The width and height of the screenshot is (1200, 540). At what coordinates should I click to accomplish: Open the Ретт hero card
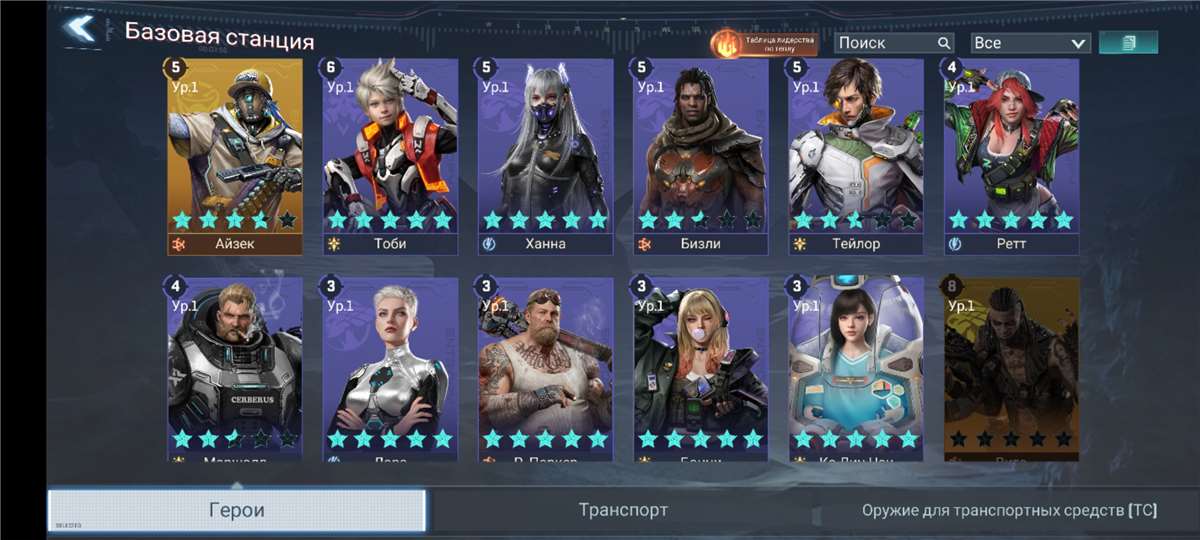tap(1011, 155)
